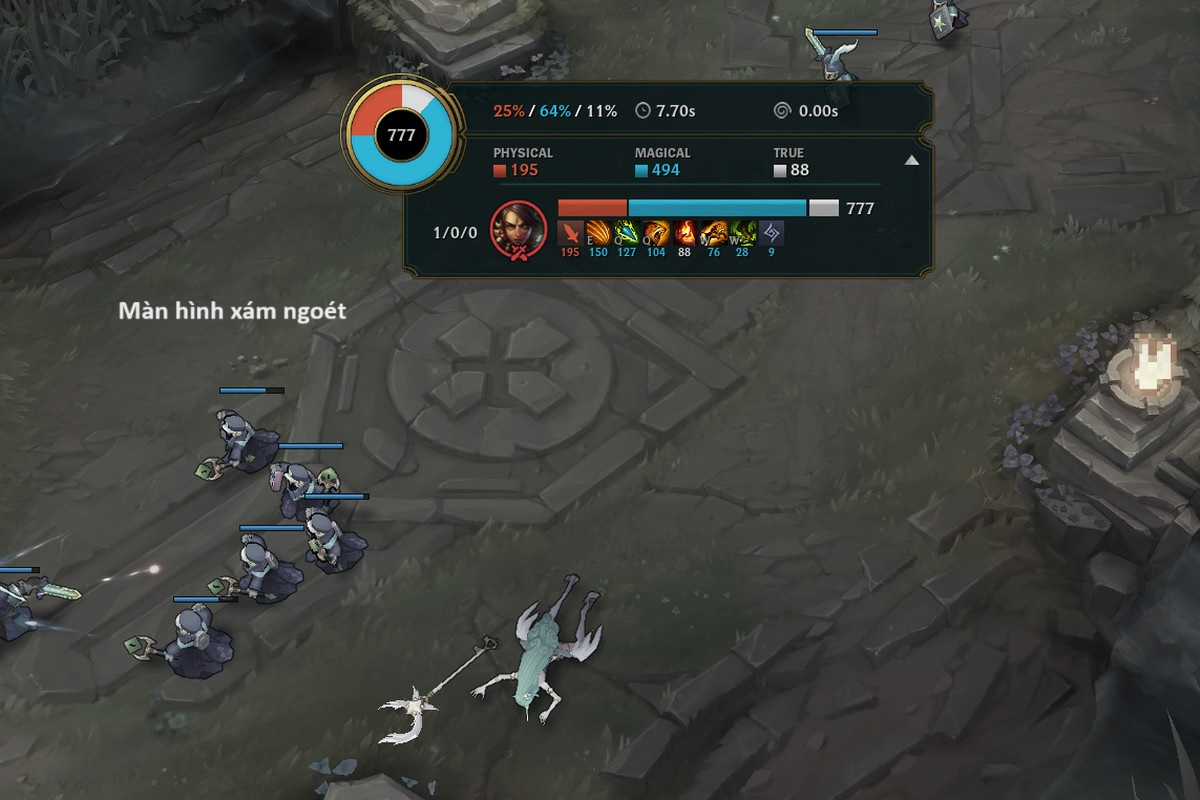This screenshot has height=800, width=1200.
Task: Select the enemy champion portrait in recap
Action: click(x=519, y=229)
